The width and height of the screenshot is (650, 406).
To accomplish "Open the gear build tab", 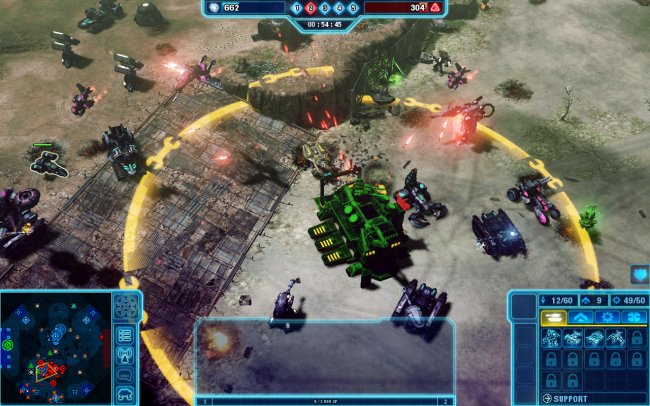I will tap(607, 318).
